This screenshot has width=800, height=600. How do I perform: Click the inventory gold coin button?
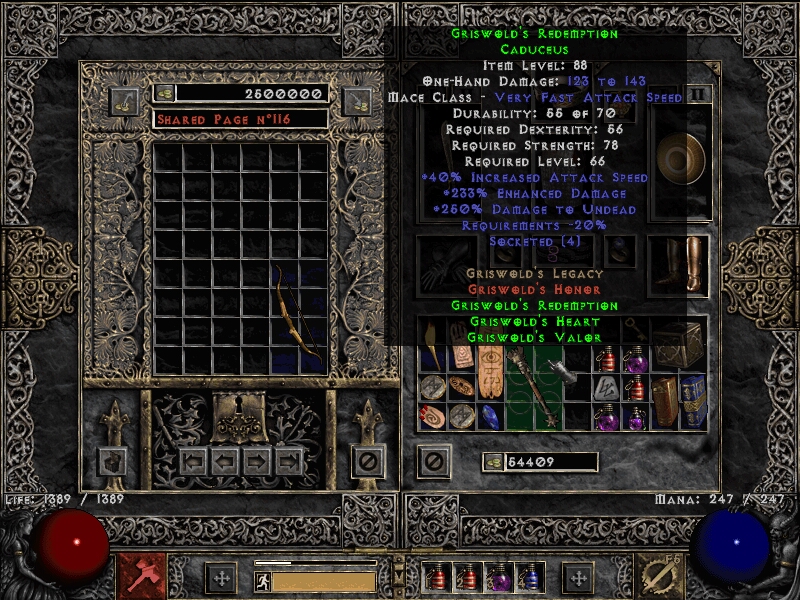tap(492, 462)
